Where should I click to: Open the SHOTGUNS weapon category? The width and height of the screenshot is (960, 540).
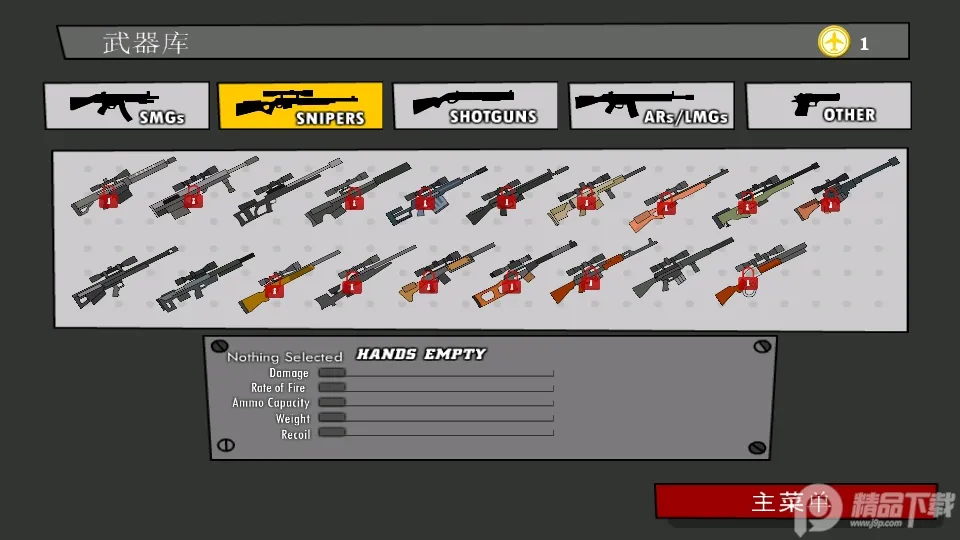coord(475,106)
